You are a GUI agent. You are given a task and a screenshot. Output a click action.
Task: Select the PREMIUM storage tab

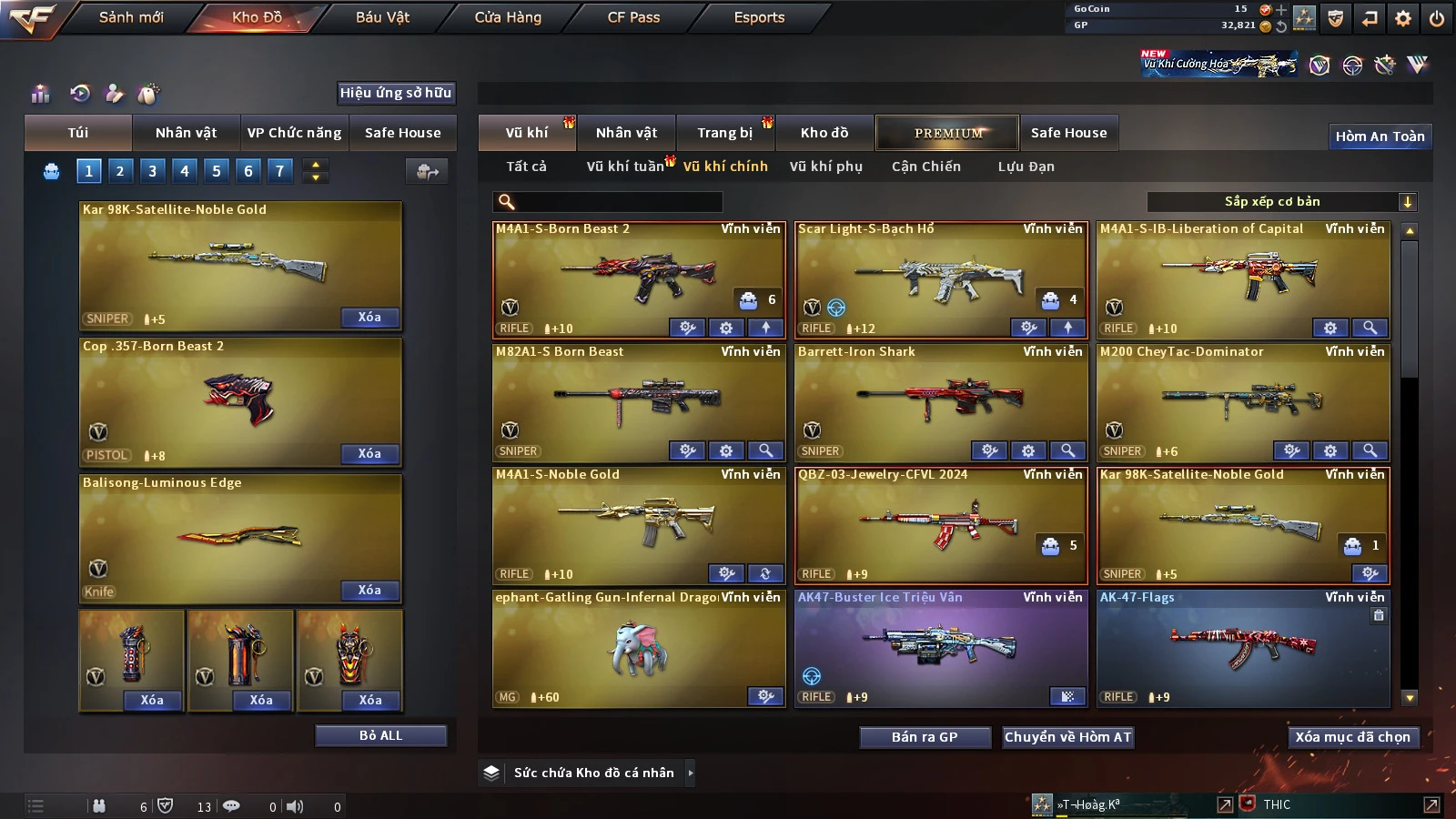948,133
